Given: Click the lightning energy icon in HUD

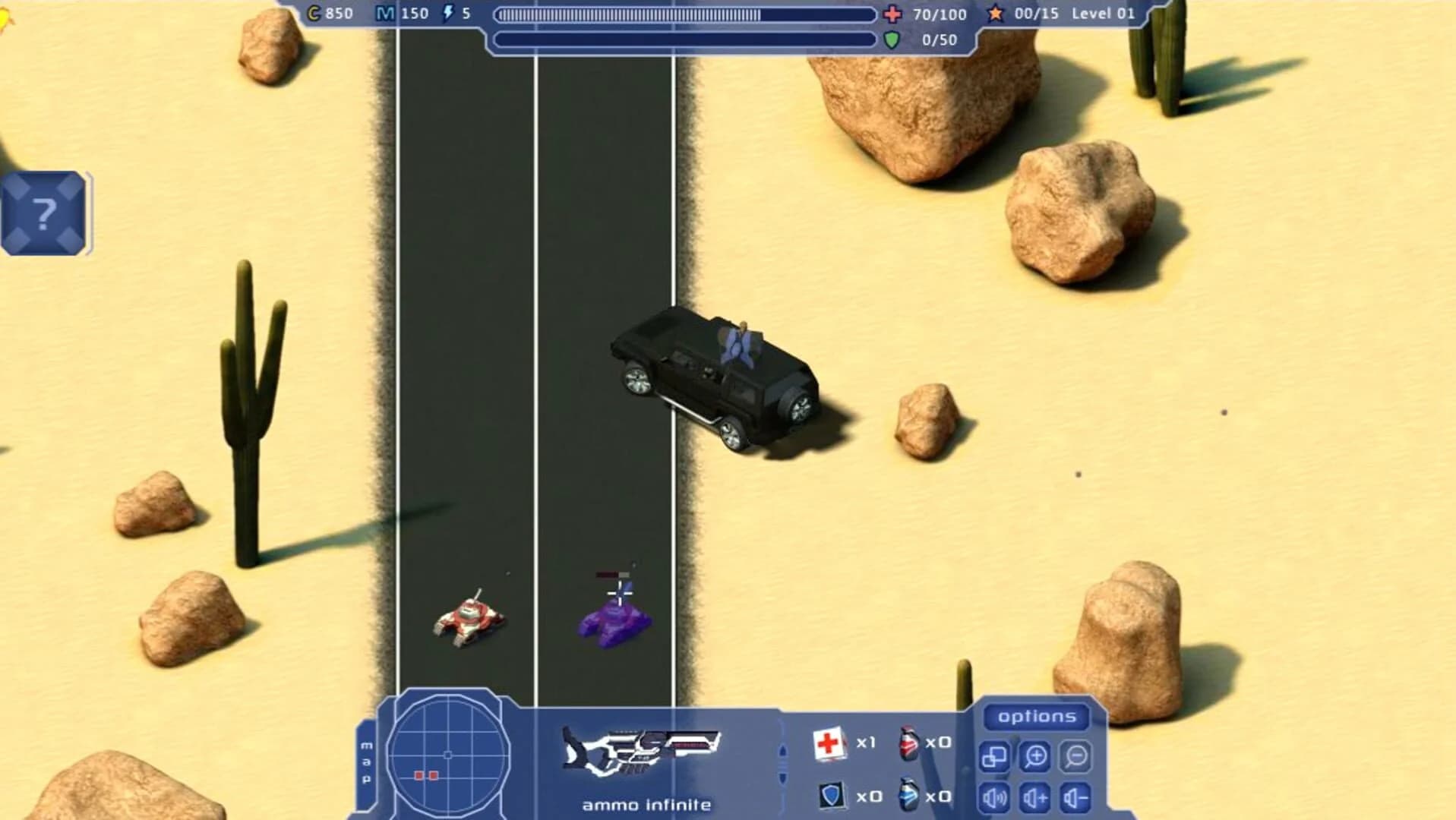Looking at the screenshot, I should [448, 12].
